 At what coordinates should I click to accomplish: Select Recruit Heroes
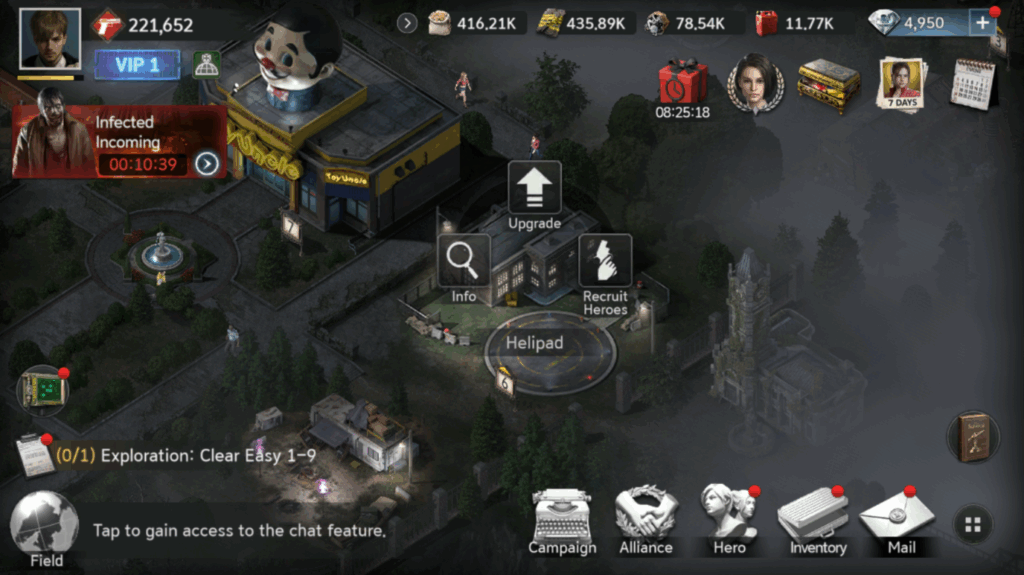(605, 272)
